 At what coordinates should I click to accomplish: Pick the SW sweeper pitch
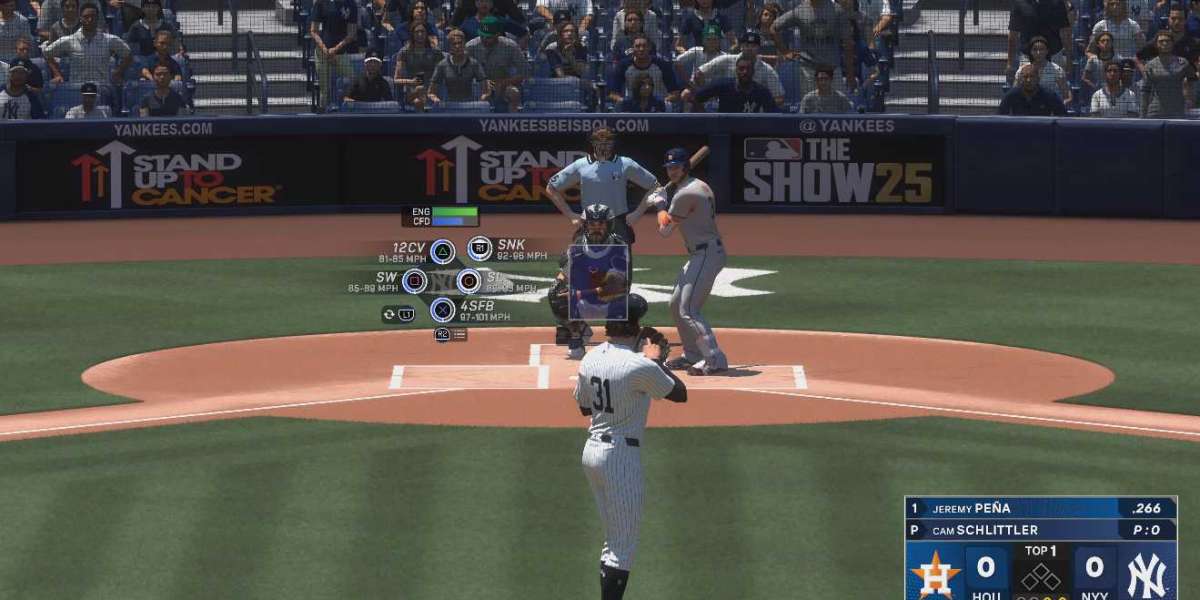[x=415, y=281]
